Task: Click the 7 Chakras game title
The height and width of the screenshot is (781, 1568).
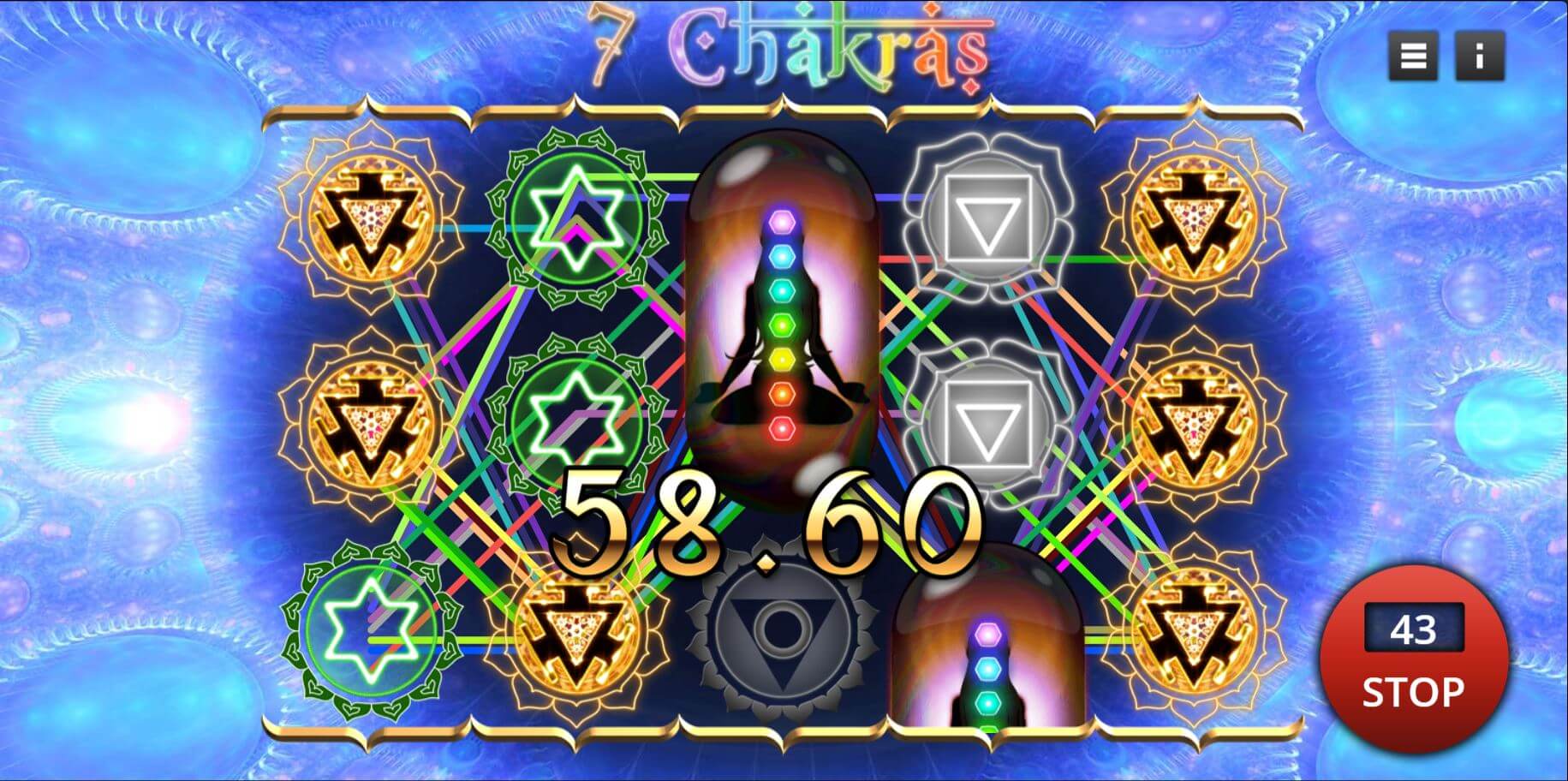Action: coord(788,47)
